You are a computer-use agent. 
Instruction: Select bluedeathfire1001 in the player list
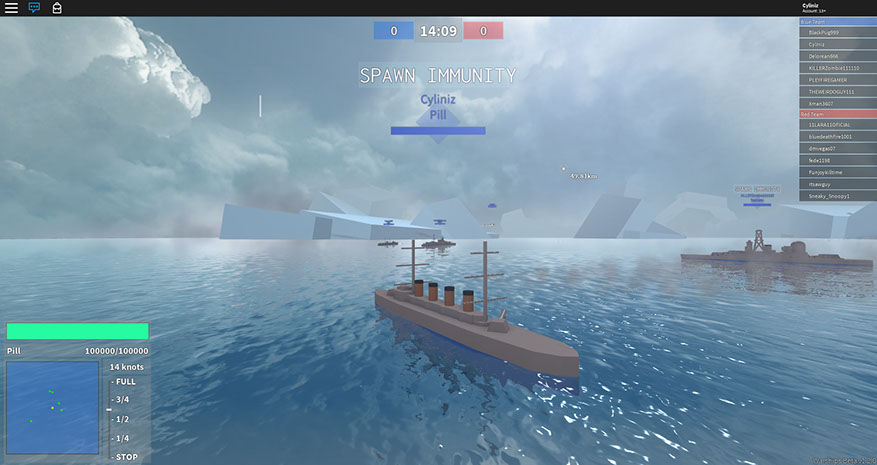836,136
